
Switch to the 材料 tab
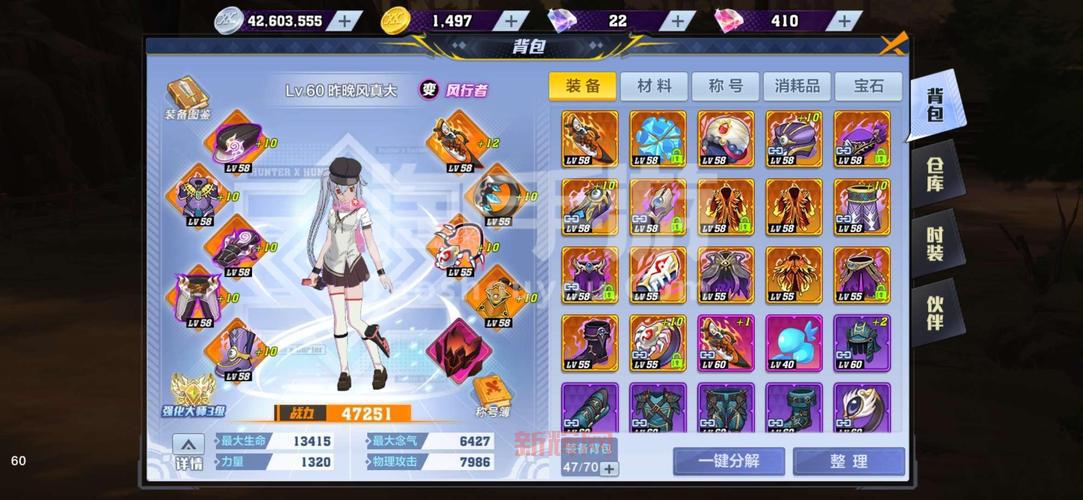(654, 86)
